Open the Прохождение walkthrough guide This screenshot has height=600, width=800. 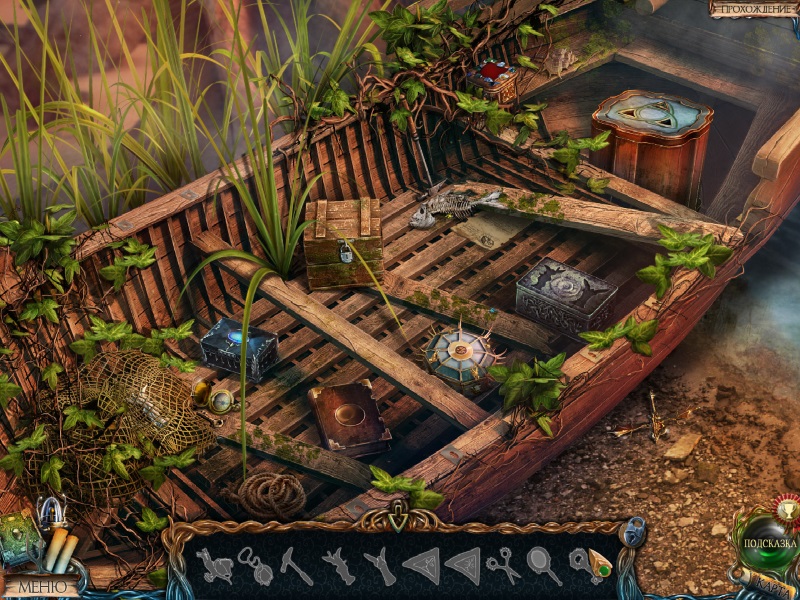point(754,9)
